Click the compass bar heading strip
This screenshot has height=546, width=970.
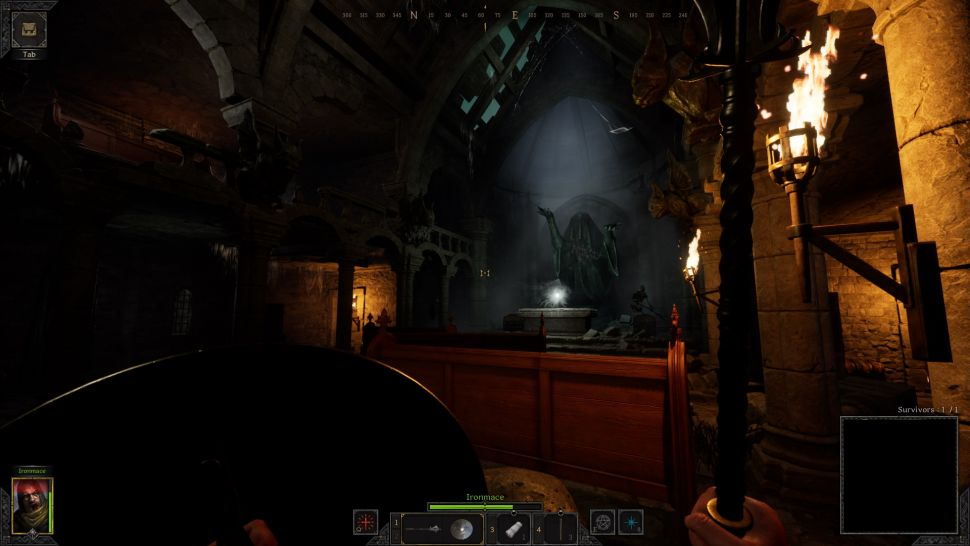(x=515, y=16)
